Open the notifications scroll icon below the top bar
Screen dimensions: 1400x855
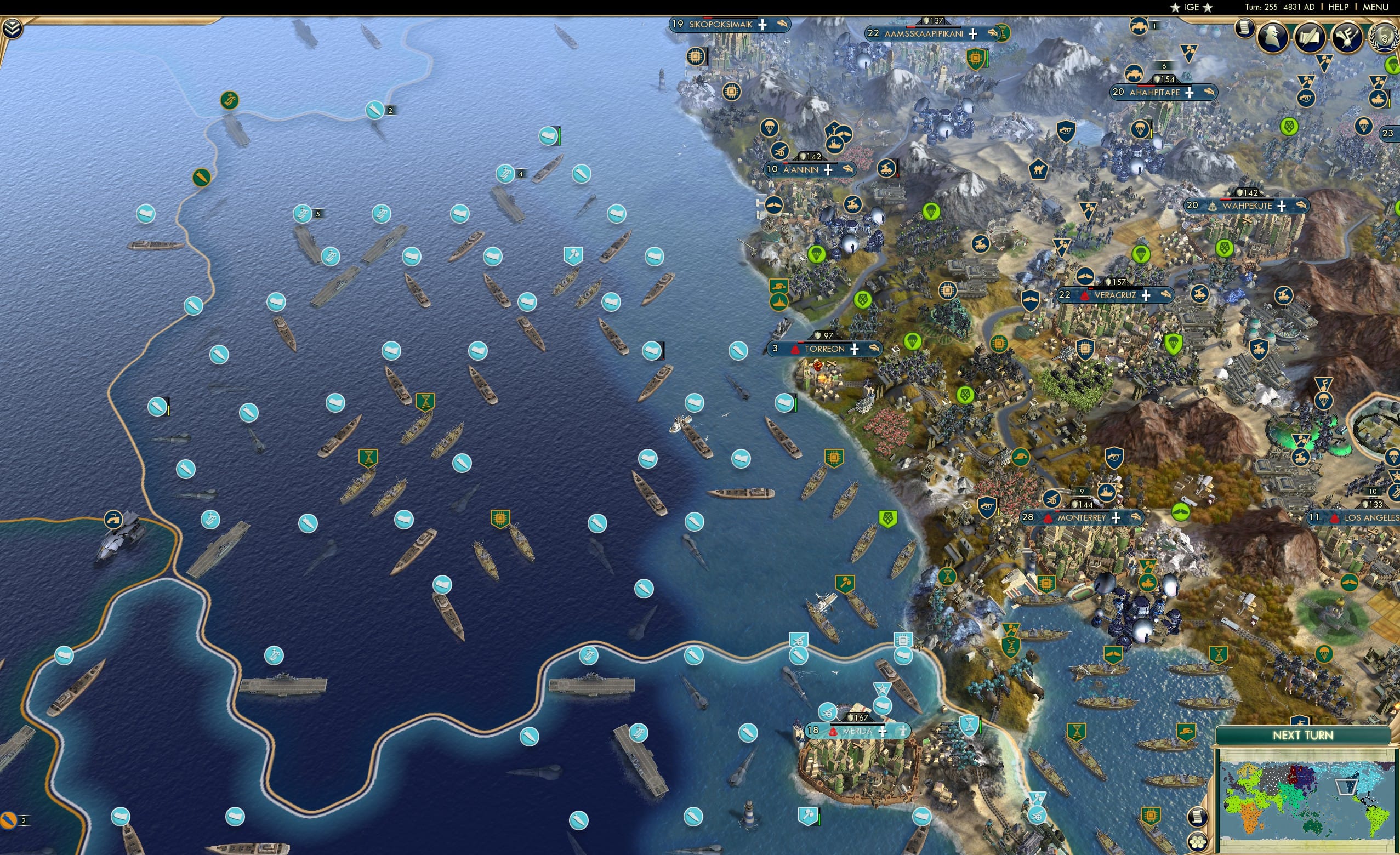[1244, 30]
